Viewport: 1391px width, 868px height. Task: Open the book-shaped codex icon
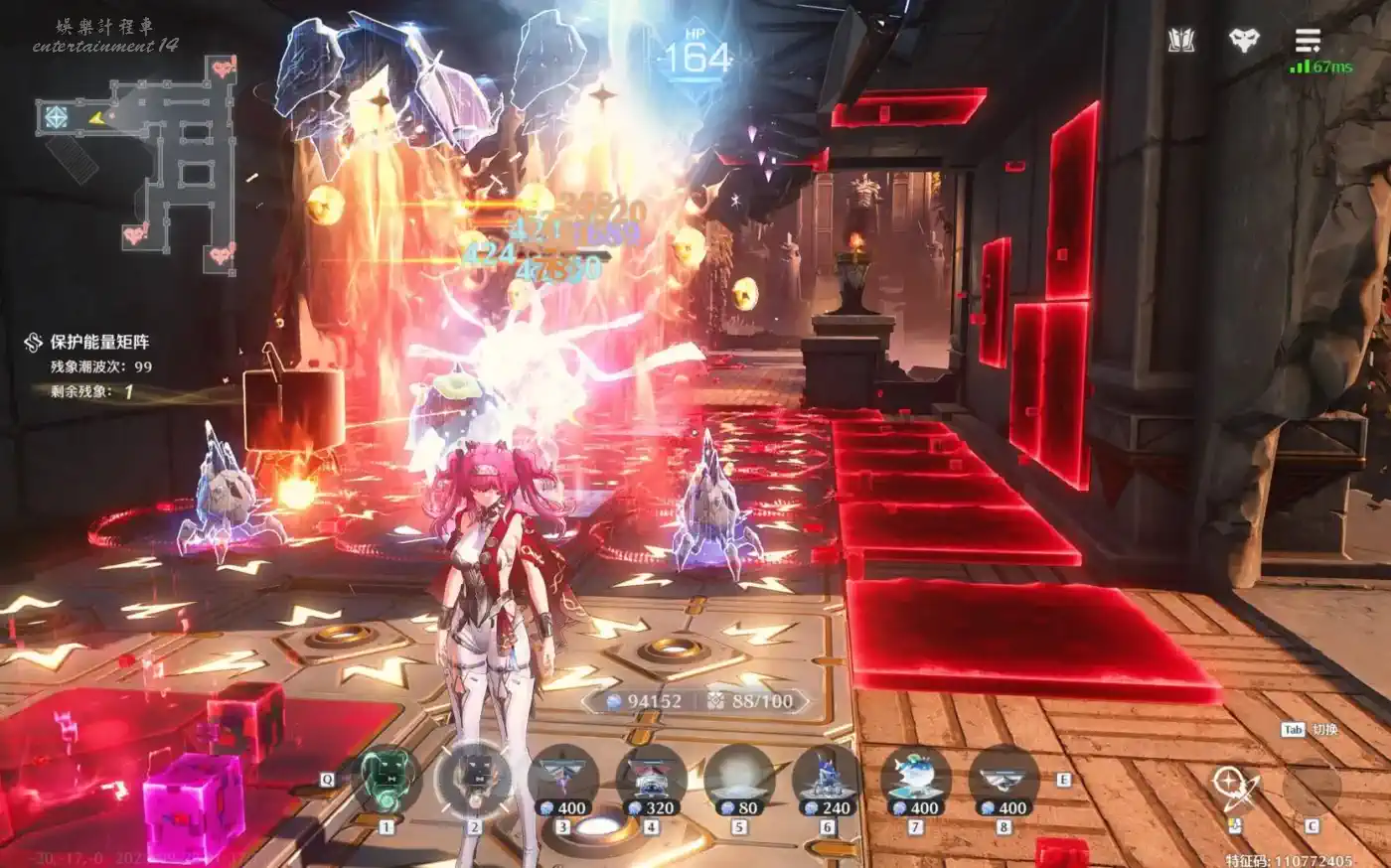pos(1180,41)
